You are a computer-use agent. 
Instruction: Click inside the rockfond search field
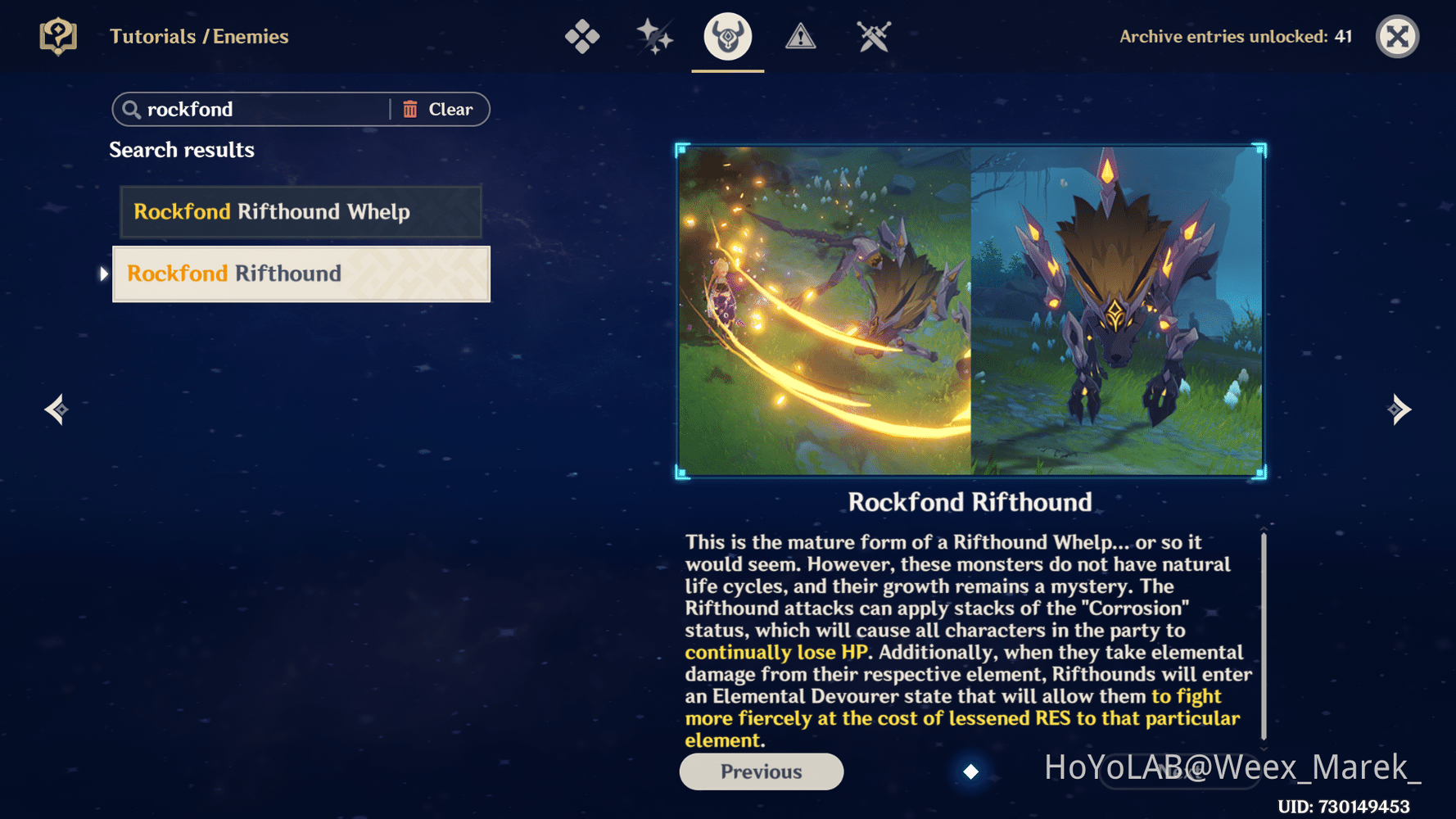point(246,109)
